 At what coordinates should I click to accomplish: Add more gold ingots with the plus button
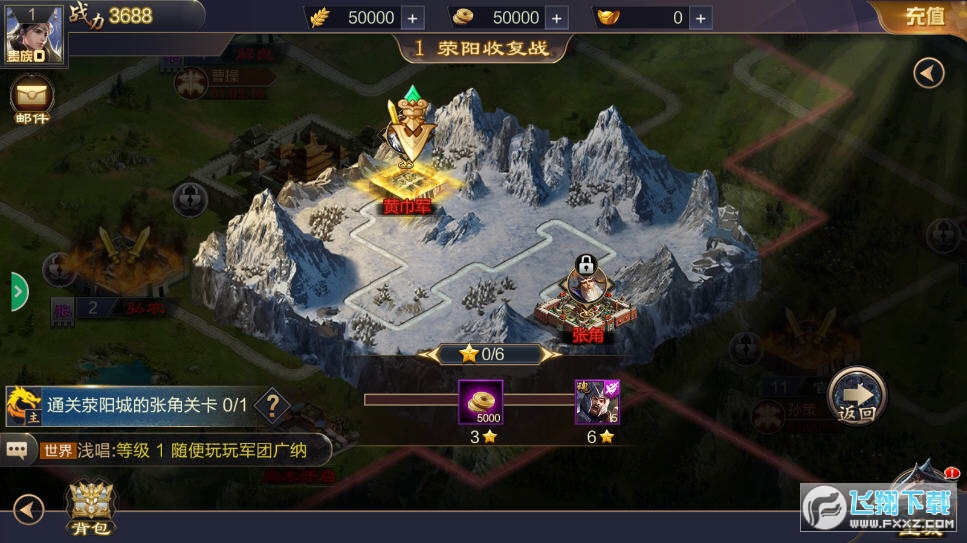tap(702, 18)
